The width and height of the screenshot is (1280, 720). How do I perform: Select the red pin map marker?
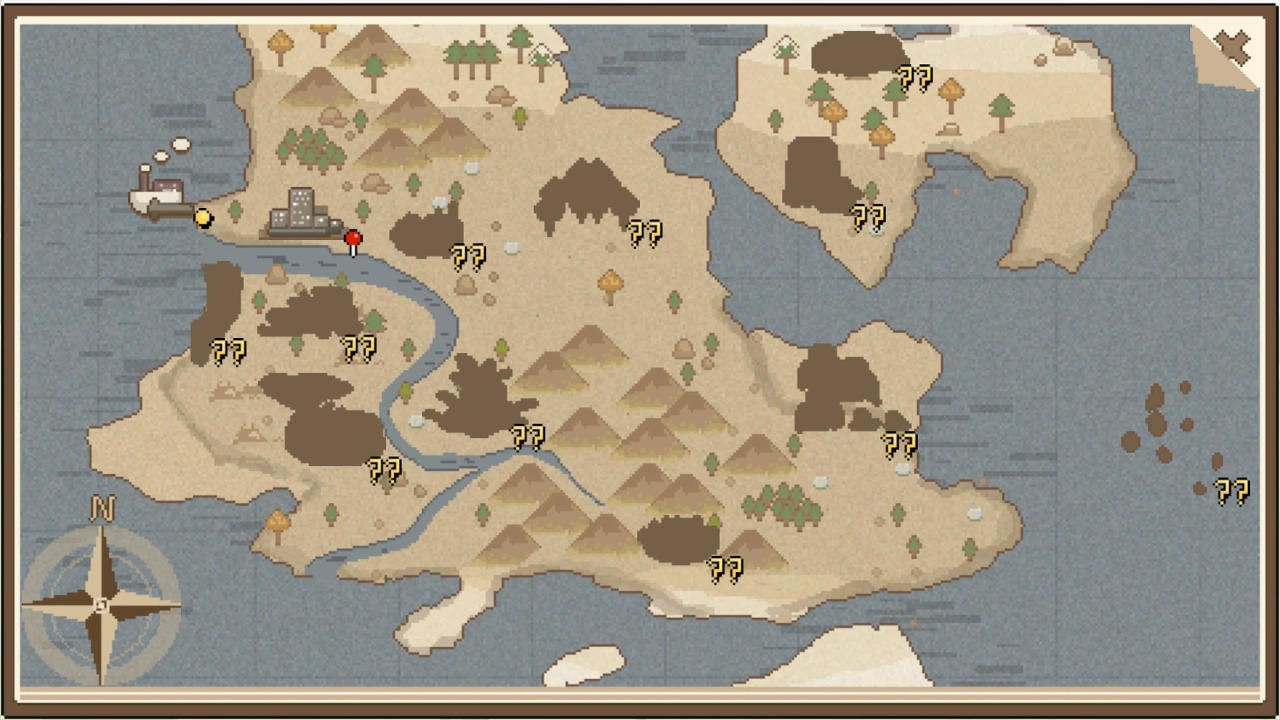pos(353,240)
